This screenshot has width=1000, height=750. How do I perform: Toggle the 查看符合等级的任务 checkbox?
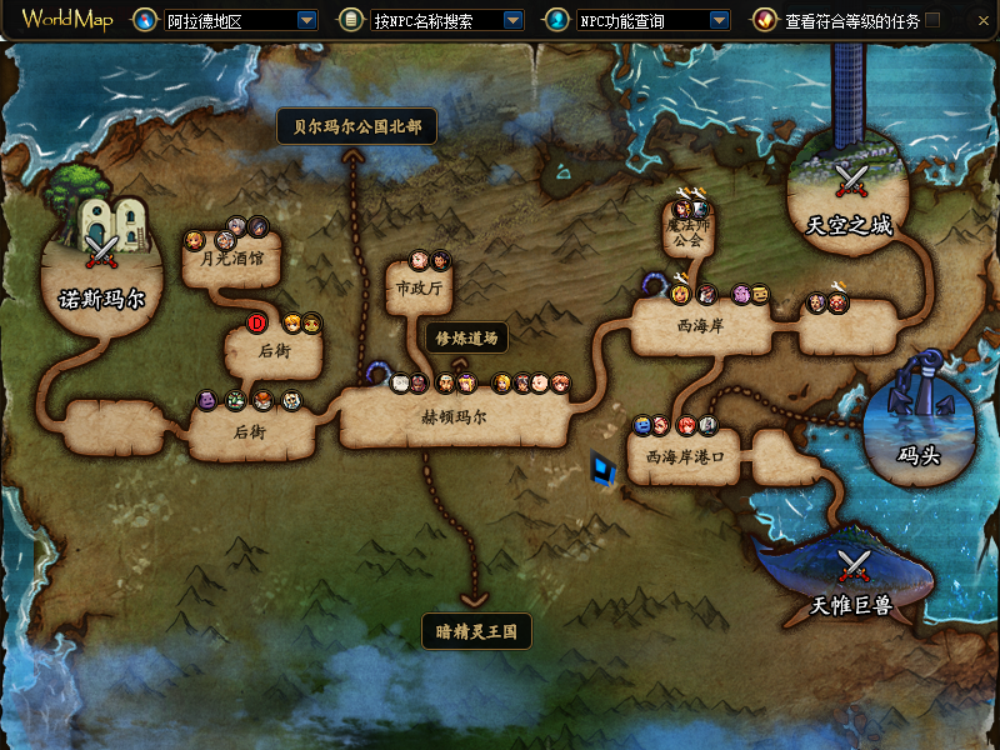click(933, 20)
